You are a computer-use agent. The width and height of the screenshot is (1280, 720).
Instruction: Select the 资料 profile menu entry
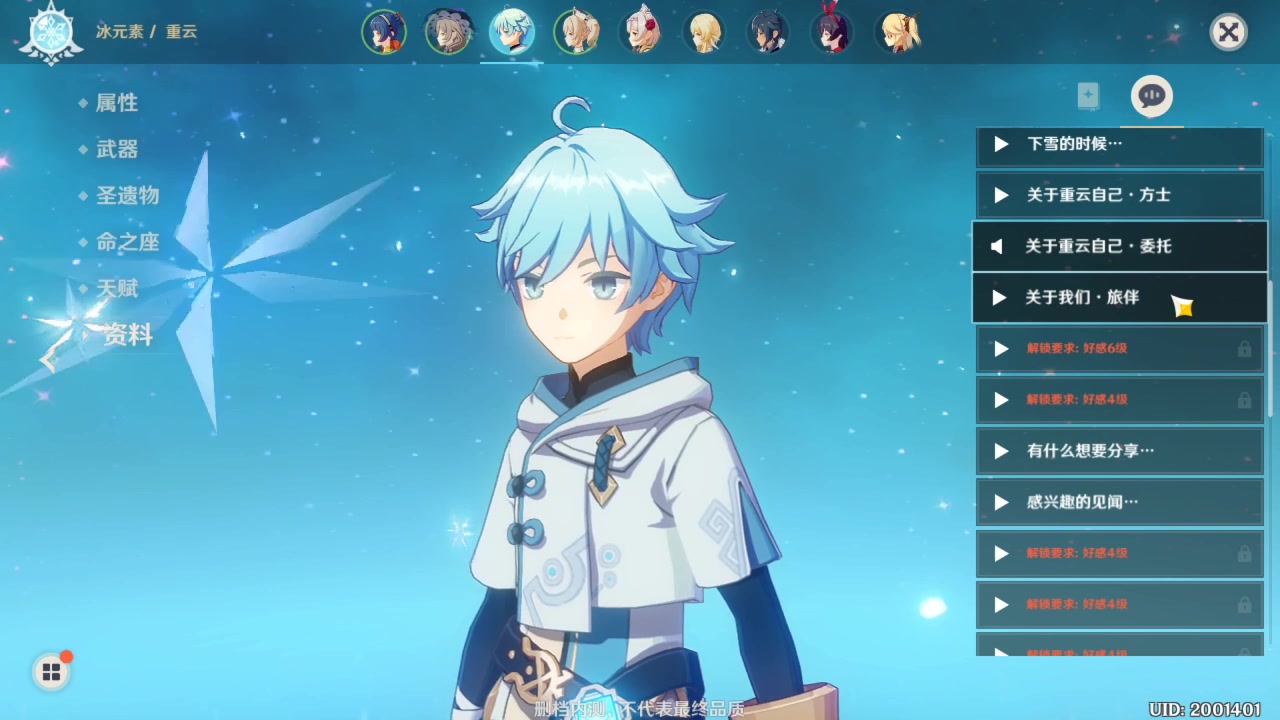[127, 335]
